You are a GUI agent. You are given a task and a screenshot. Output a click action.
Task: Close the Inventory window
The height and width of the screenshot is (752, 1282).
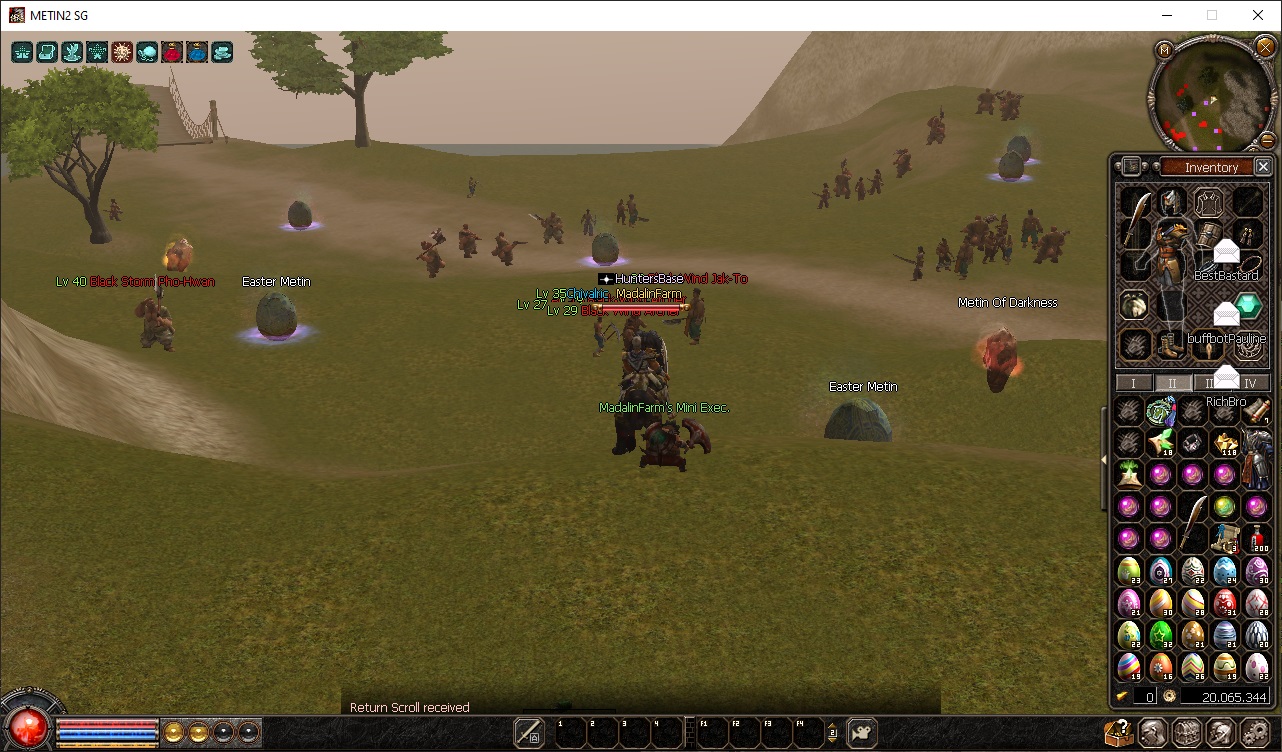1263,167
